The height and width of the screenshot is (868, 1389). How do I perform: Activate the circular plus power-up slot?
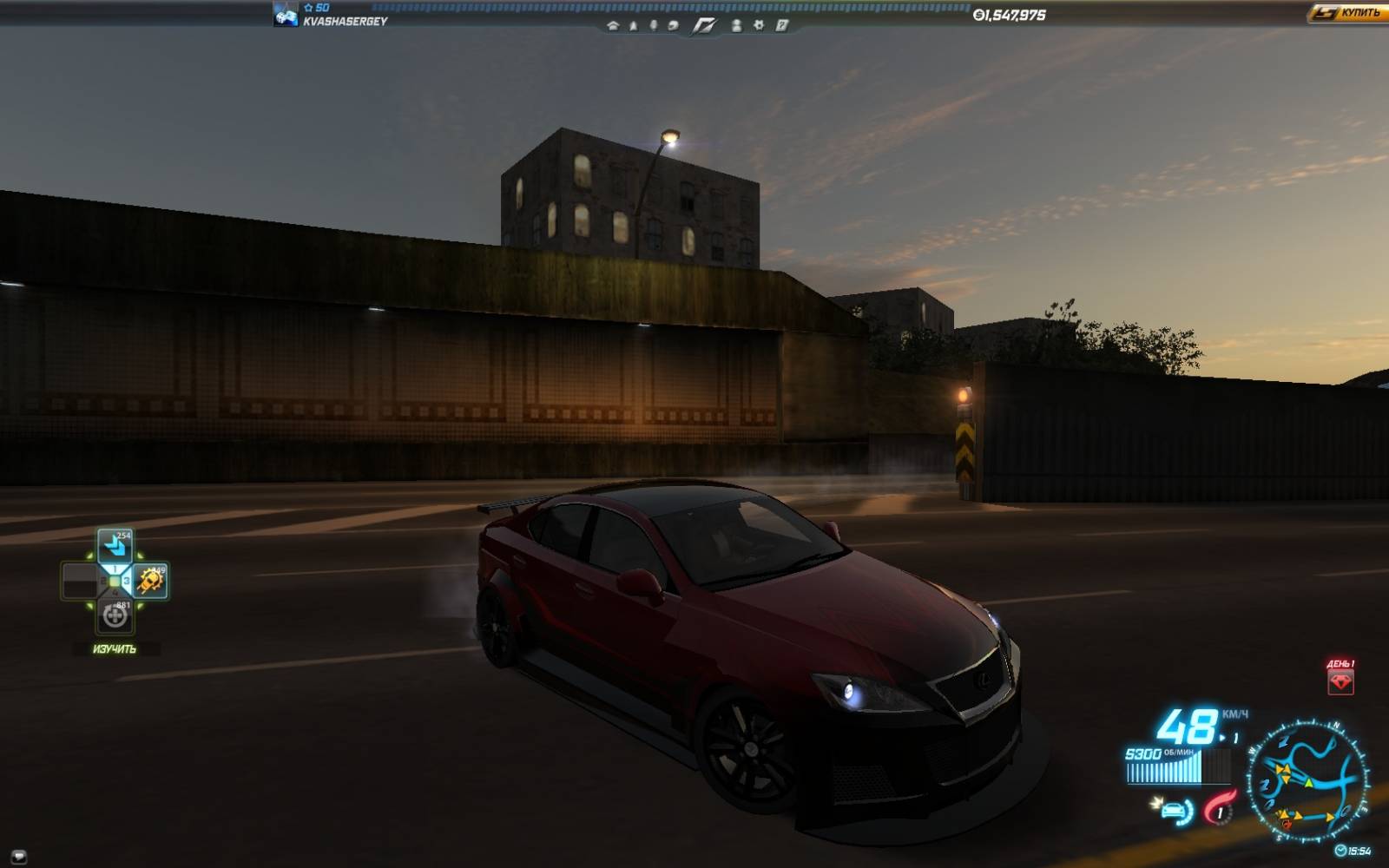tap(115, 615)
